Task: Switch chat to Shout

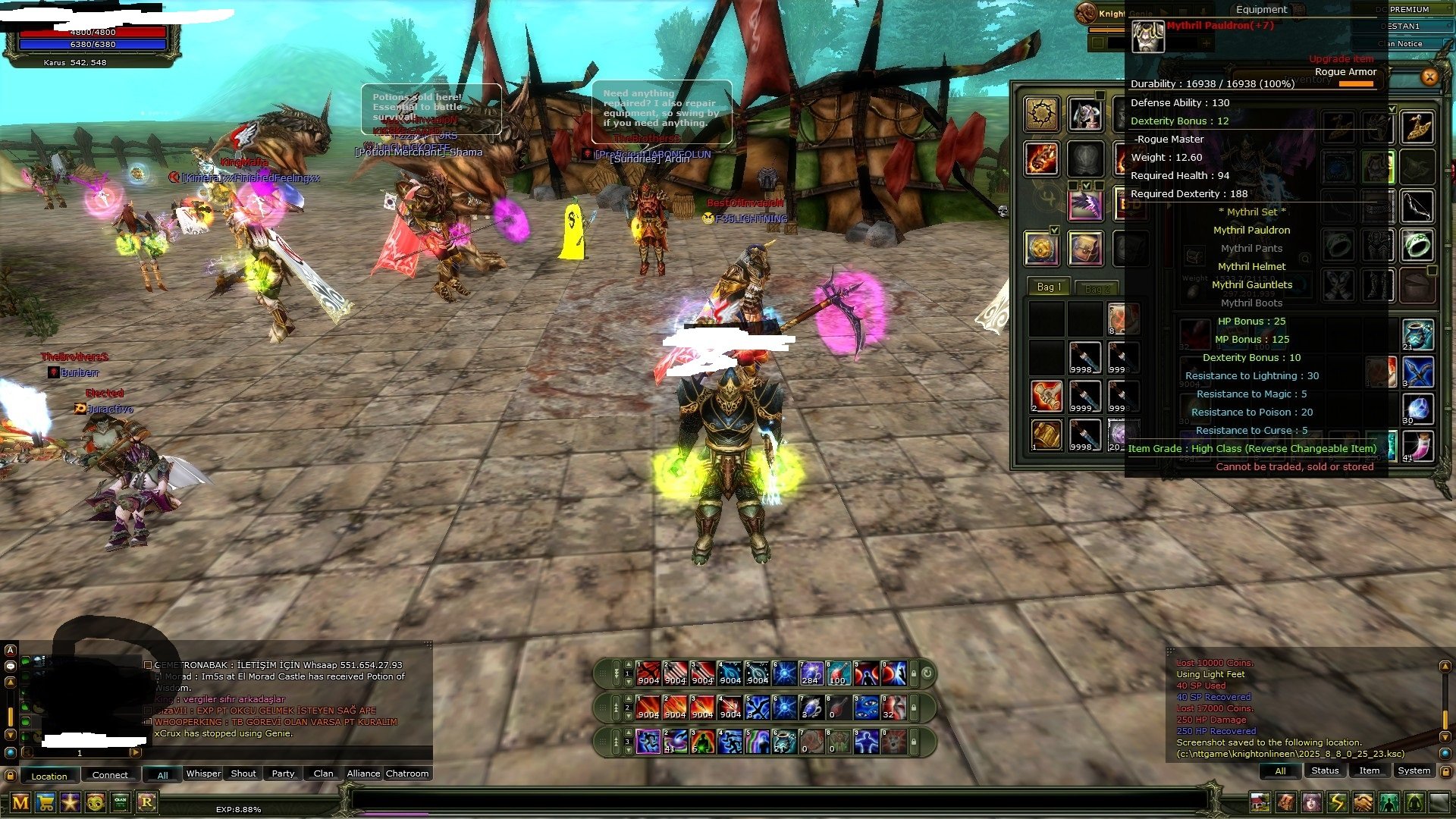Action: click(243, 773)
